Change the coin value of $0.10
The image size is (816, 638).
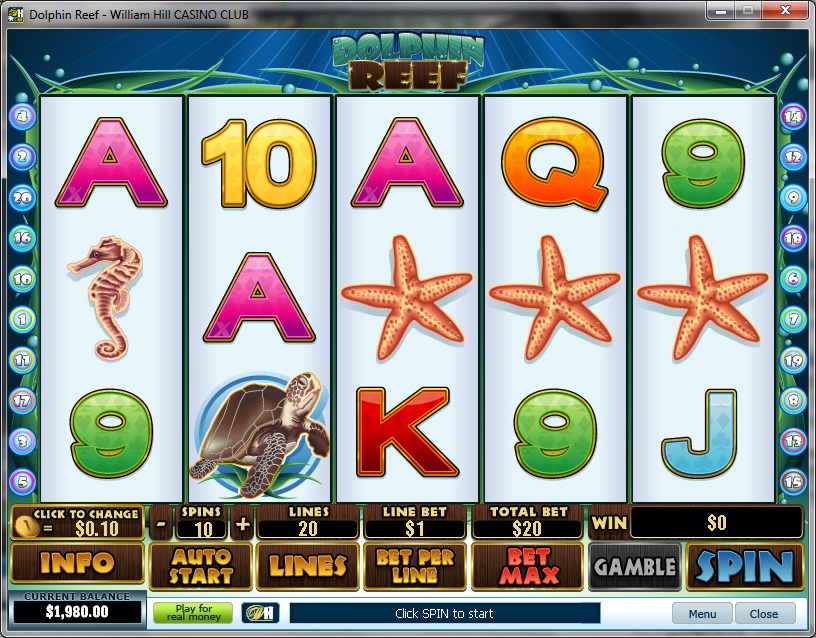click(76, 522)
